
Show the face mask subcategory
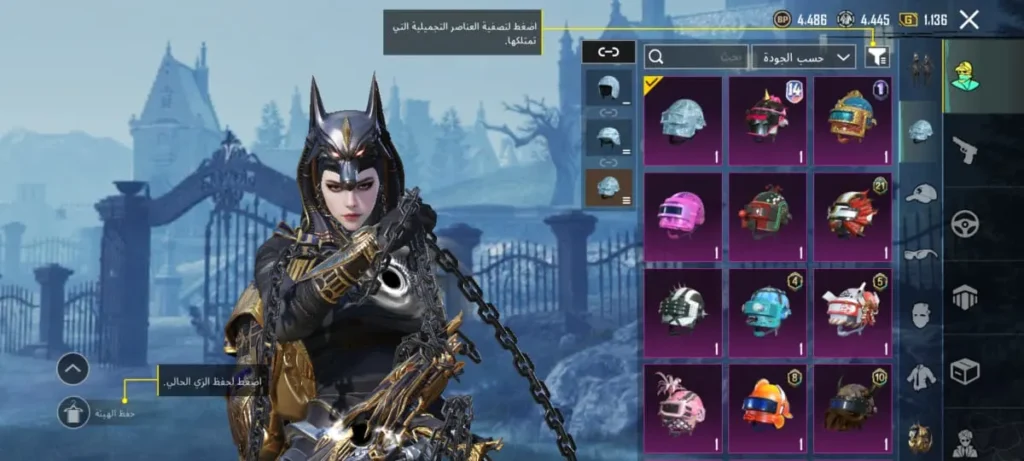[x=920, y=315]
